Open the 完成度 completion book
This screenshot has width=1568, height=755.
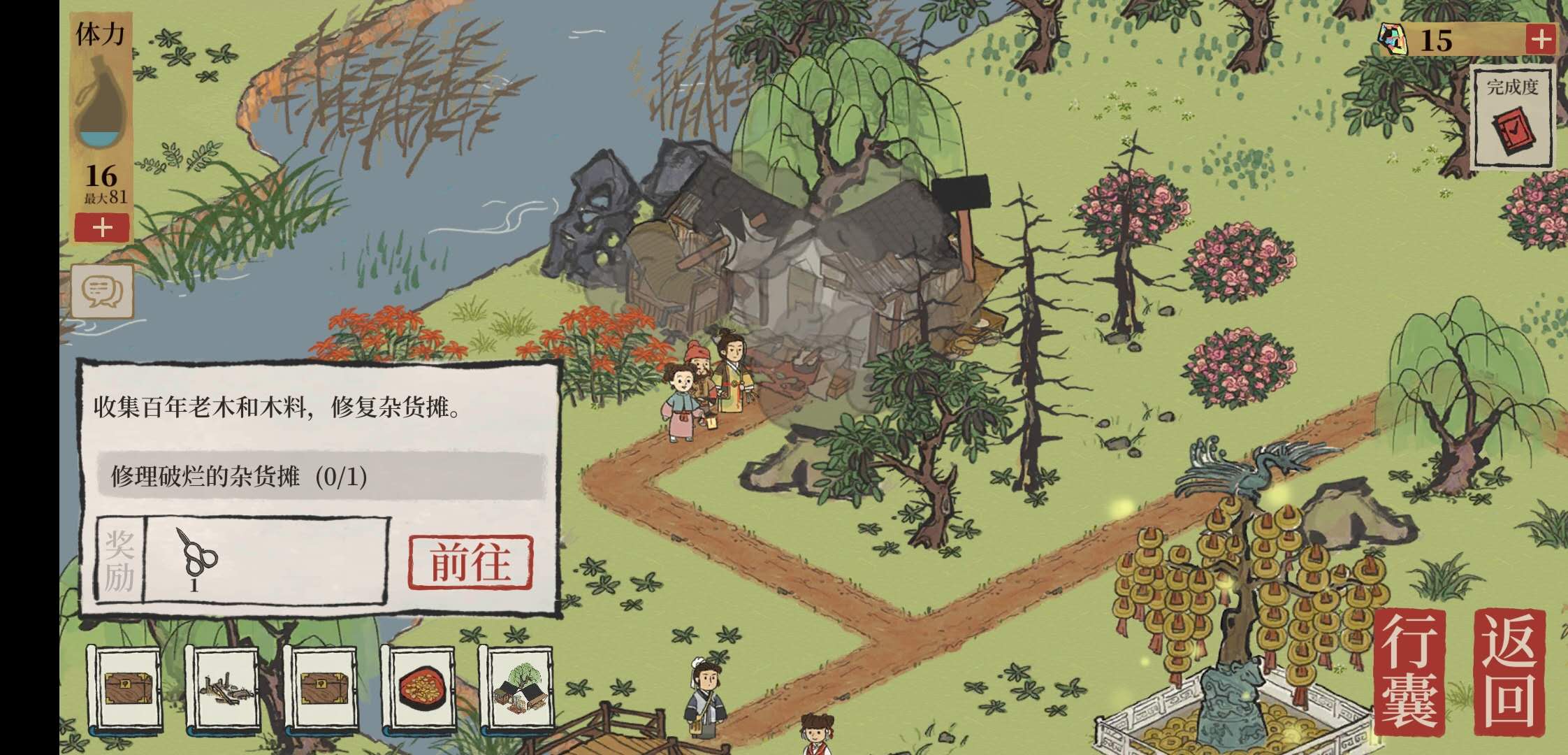tap(1513, 119)
